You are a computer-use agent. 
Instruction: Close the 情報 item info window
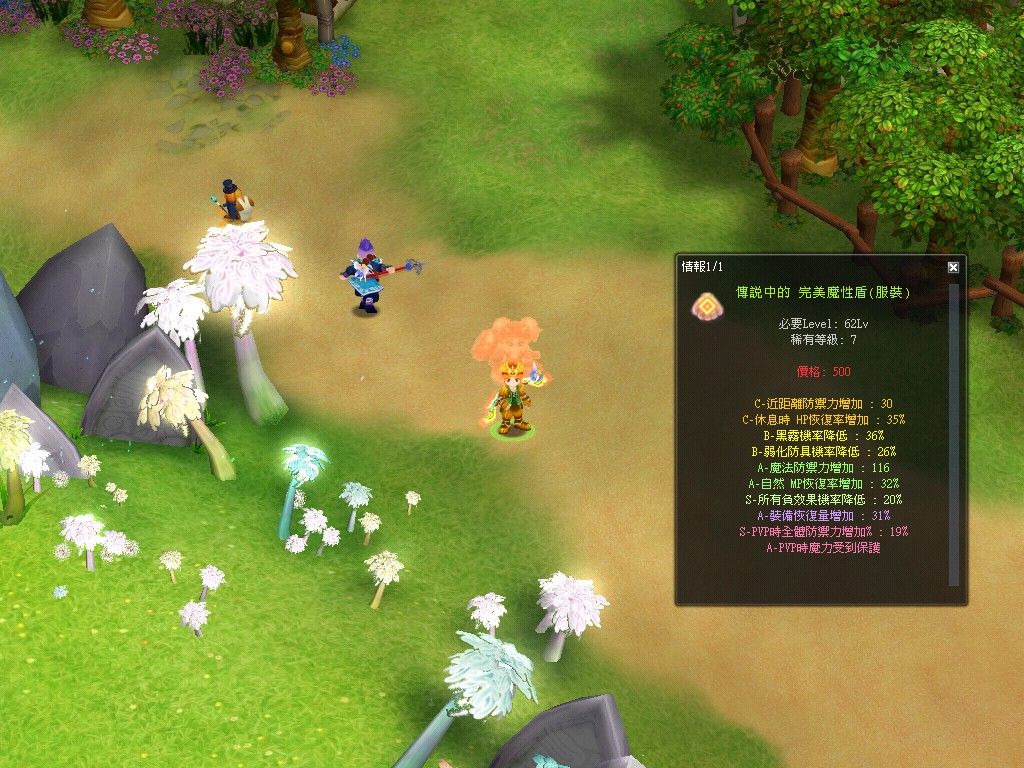click(x=953, y=267)
